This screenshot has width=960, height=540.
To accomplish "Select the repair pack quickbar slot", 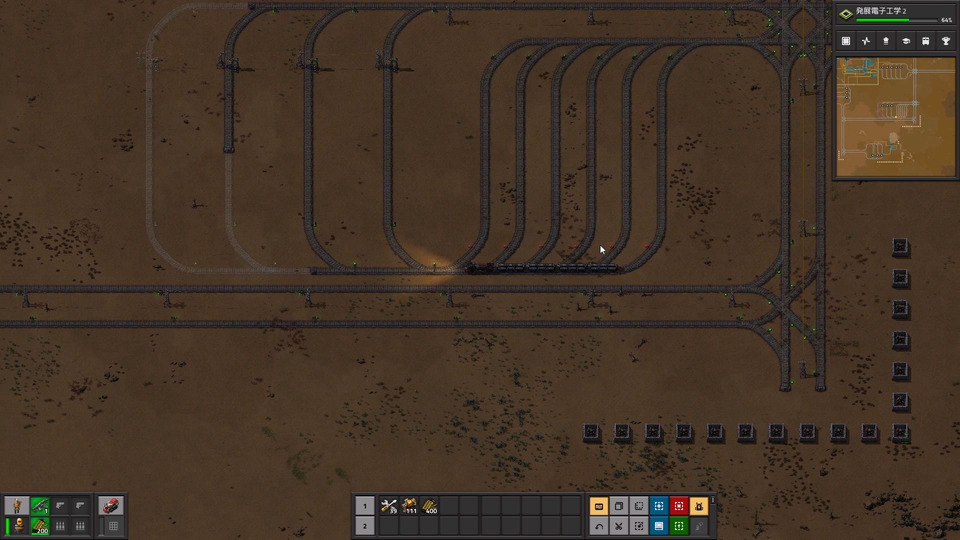I will (x=389, y=506).
